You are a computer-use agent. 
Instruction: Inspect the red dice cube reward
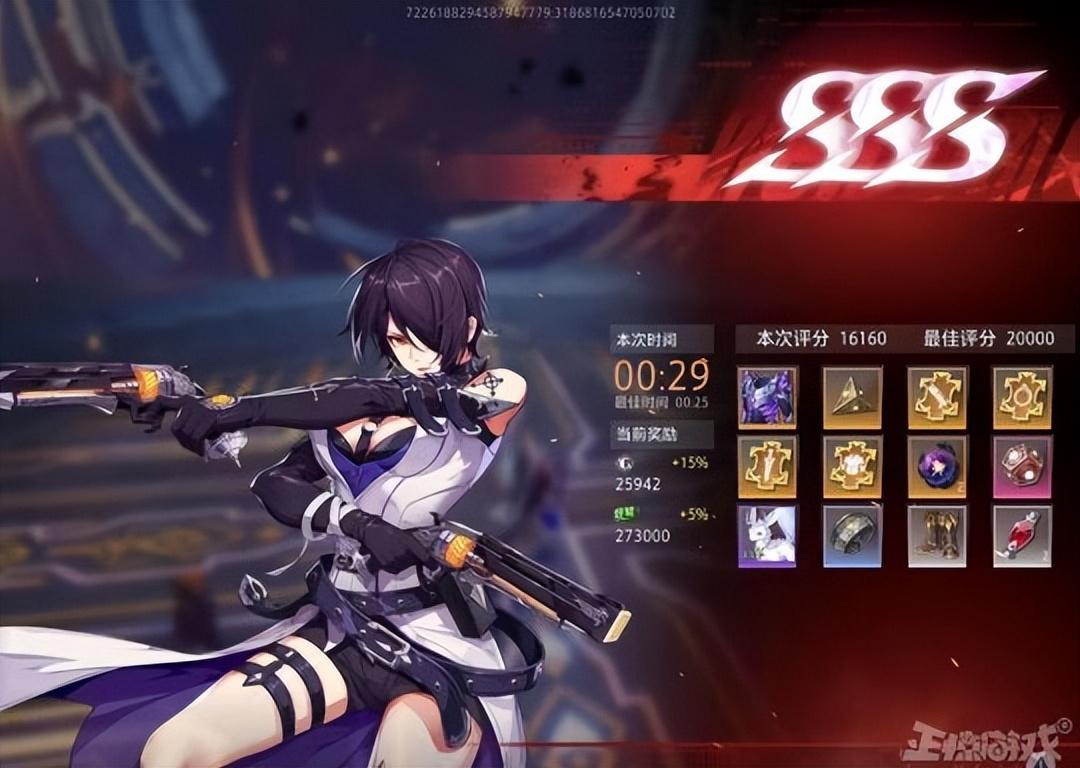point(1022,466)
